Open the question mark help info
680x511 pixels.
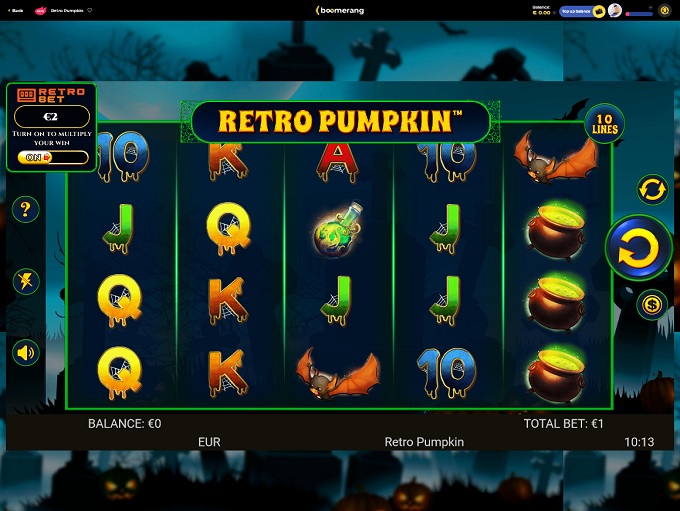tap(26, 210)
